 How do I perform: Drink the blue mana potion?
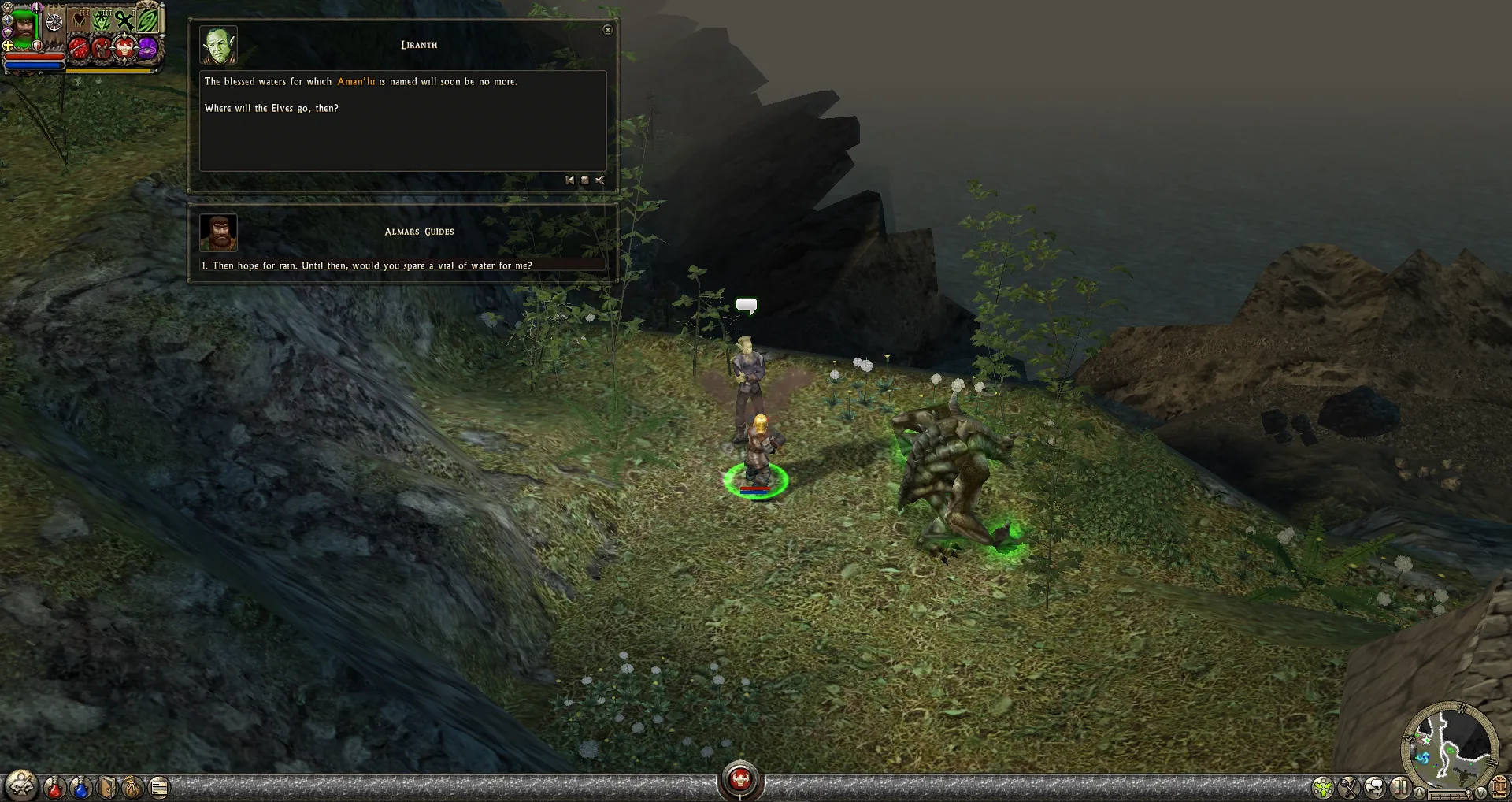click(81, 786)
